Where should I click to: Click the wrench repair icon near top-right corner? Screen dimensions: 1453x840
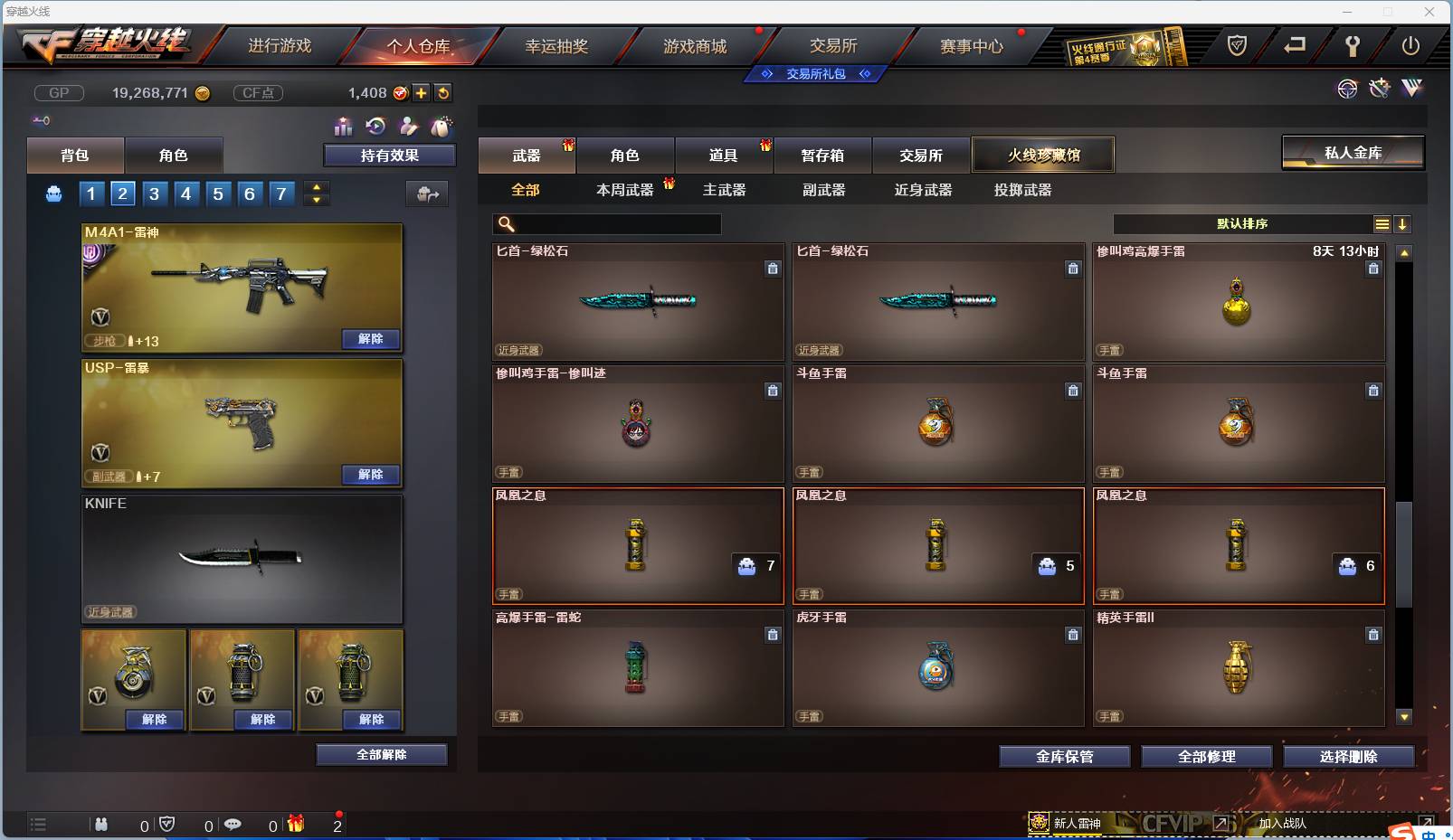coord(1380,89)
